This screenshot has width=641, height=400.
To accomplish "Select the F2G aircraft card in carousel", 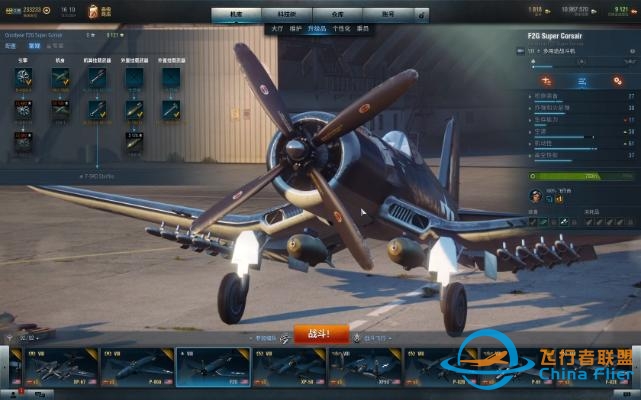I will coord(213,367).
